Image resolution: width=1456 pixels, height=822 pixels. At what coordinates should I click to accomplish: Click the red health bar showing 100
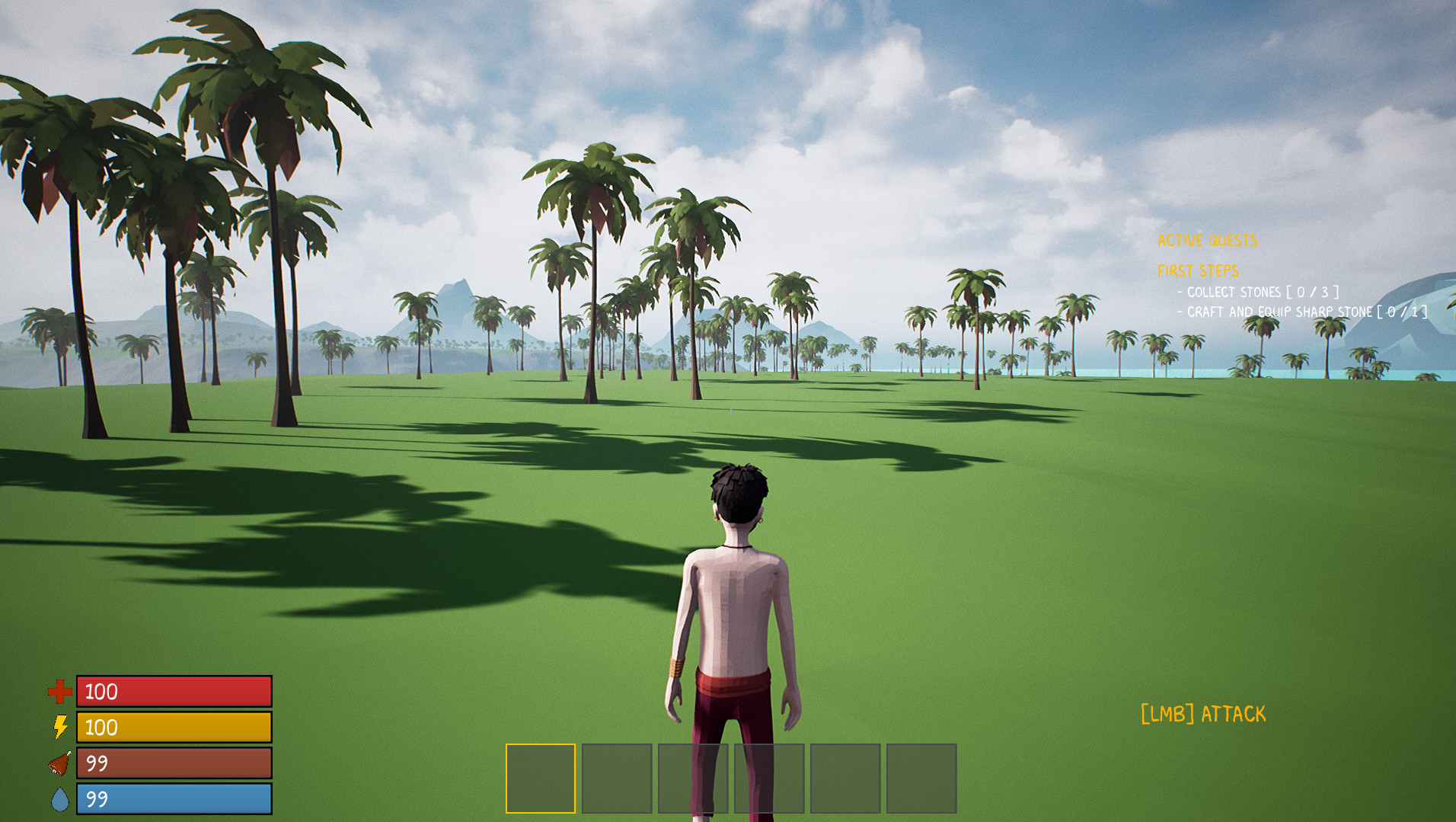tap(174, 692)
